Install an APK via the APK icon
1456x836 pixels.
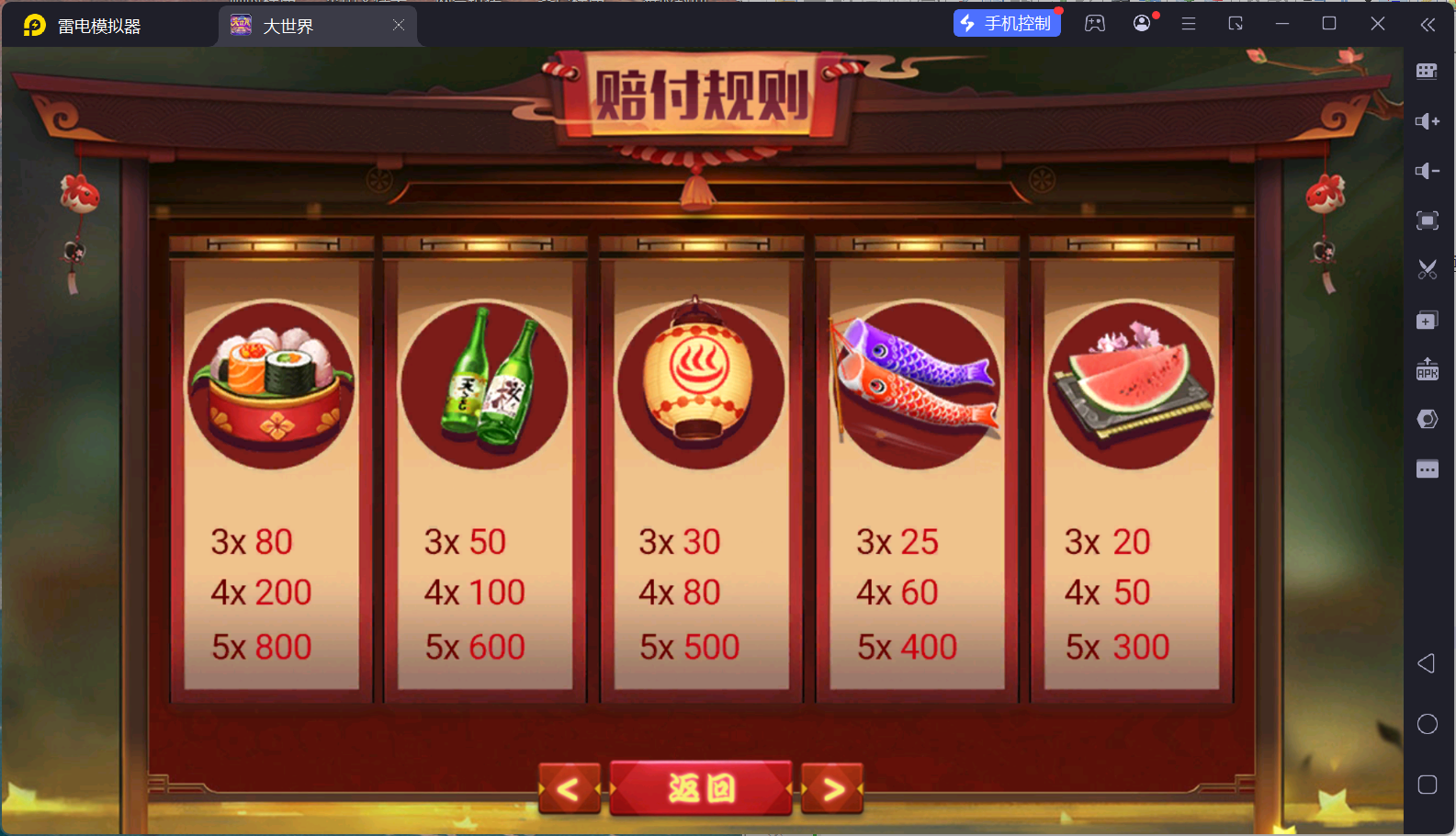[1428, 369]
